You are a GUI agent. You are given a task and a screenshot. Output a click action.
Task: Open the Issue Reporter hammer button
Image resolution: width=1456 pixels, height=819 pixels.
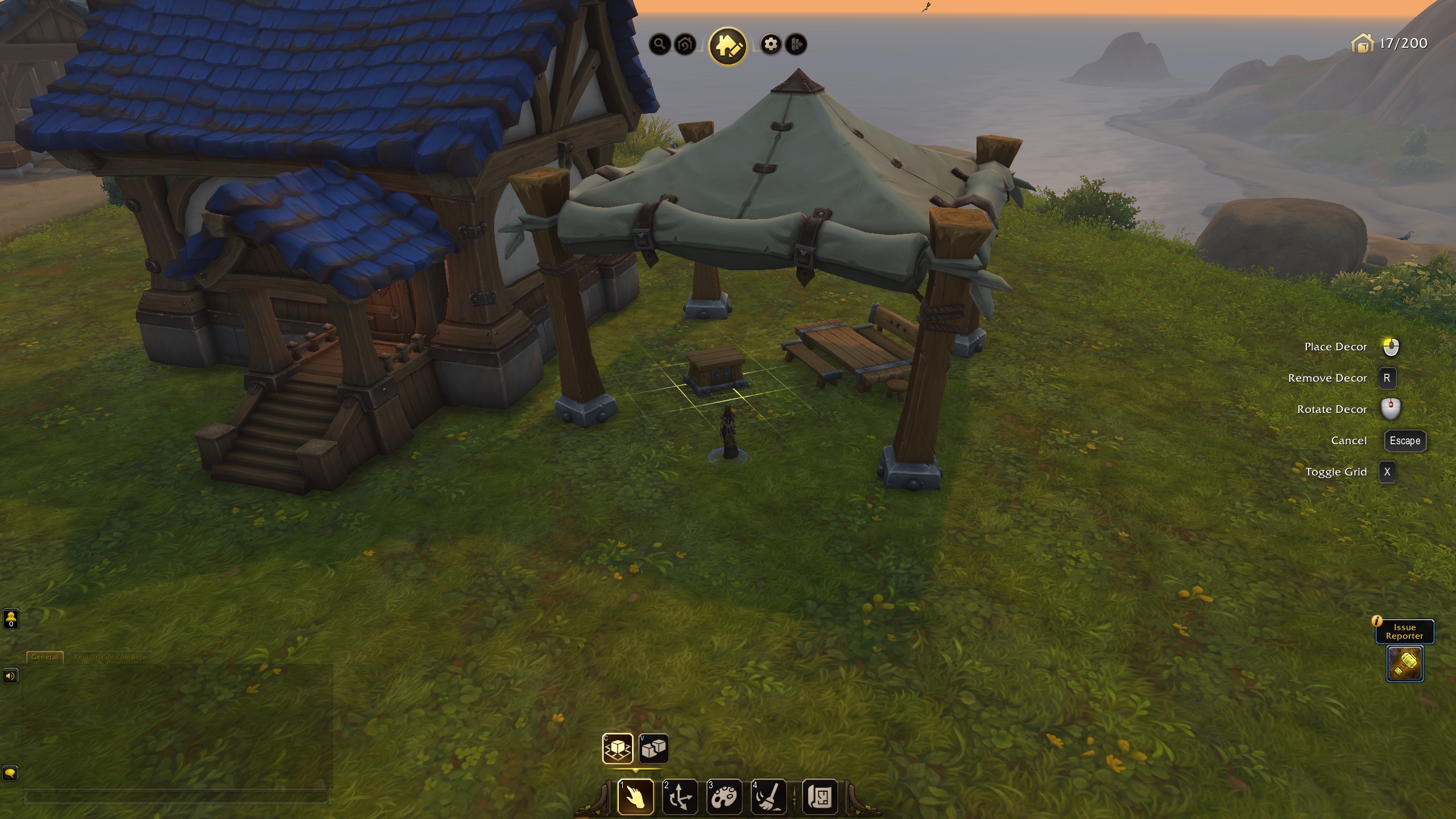click(1405, 663)
